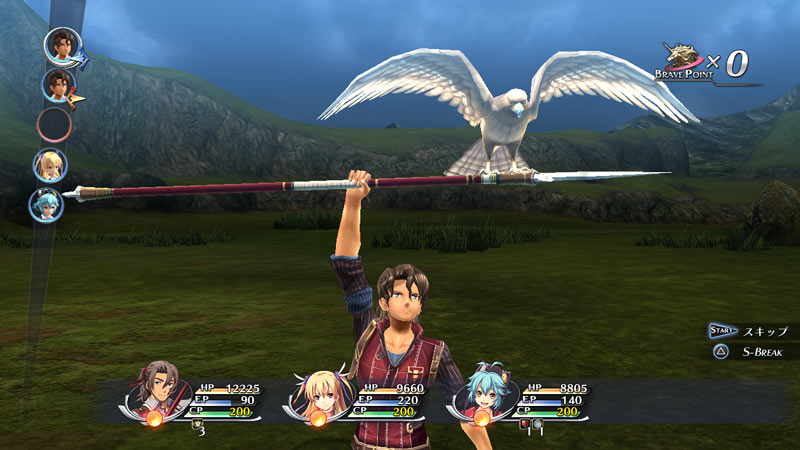Select the blonde girl's turn-order portrait

pos(50,164)
